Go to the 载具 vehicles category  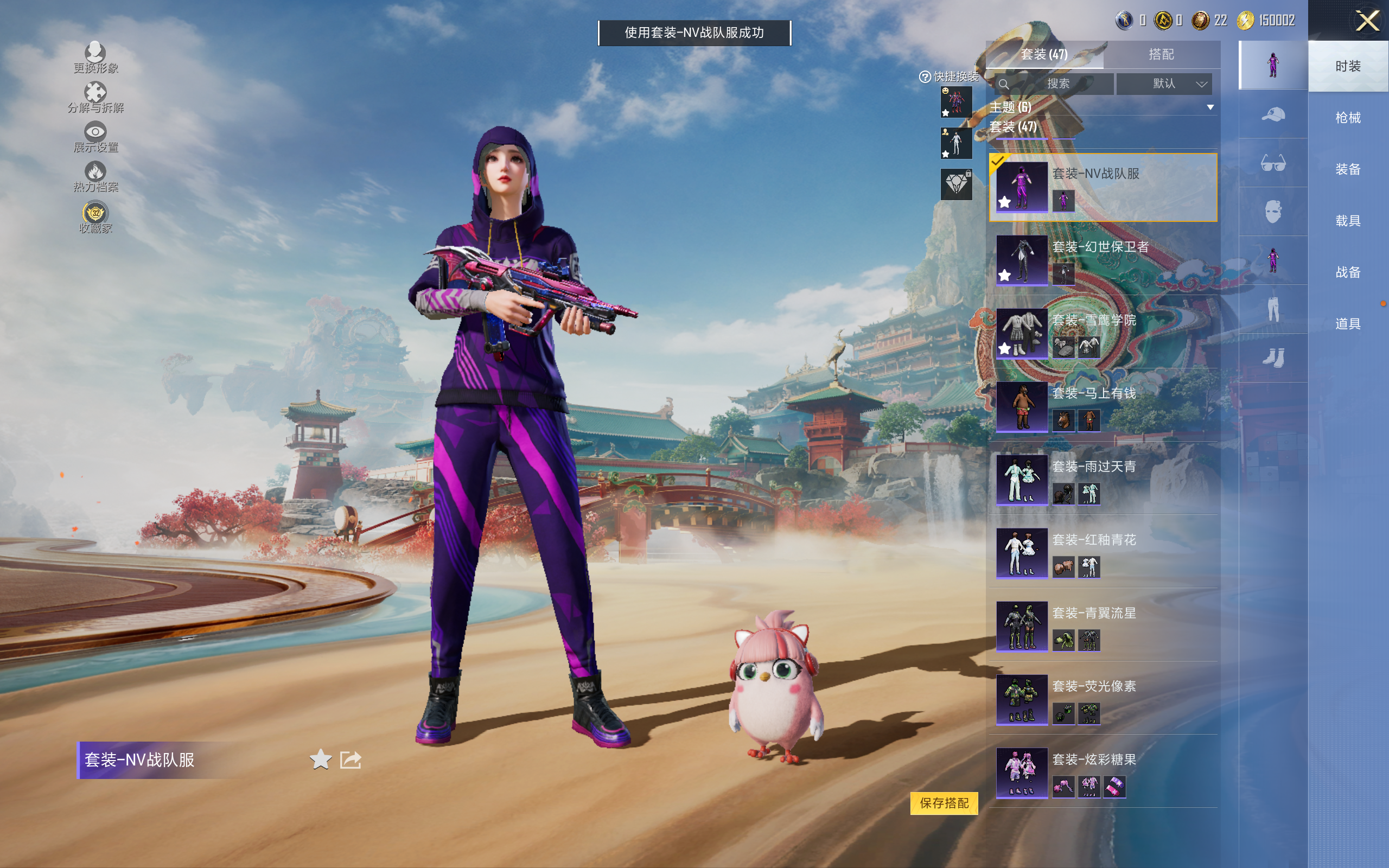[1348, 221]
